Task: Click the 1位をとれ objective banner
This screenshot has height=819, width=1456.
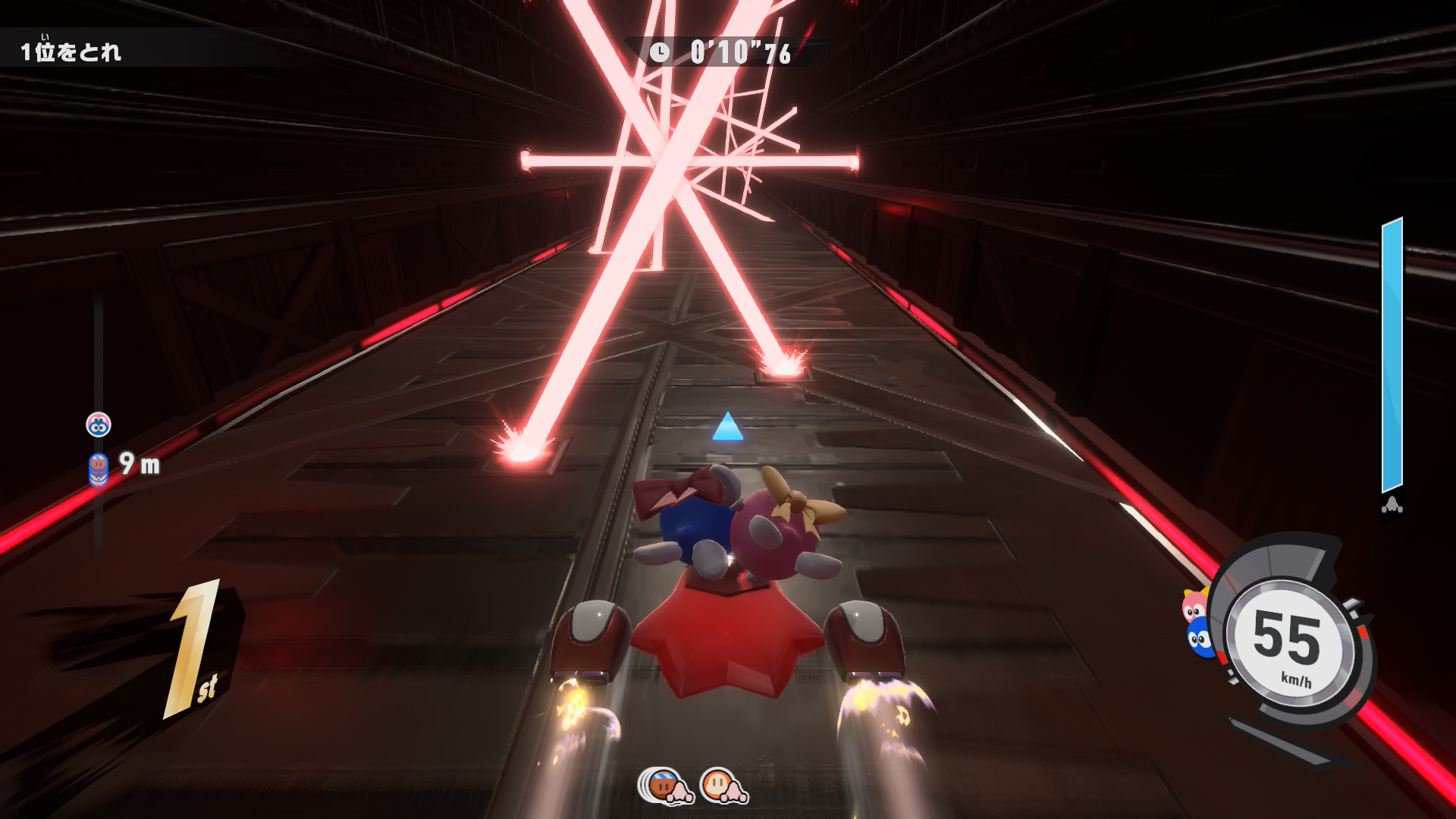Action: tap(71, 52)
